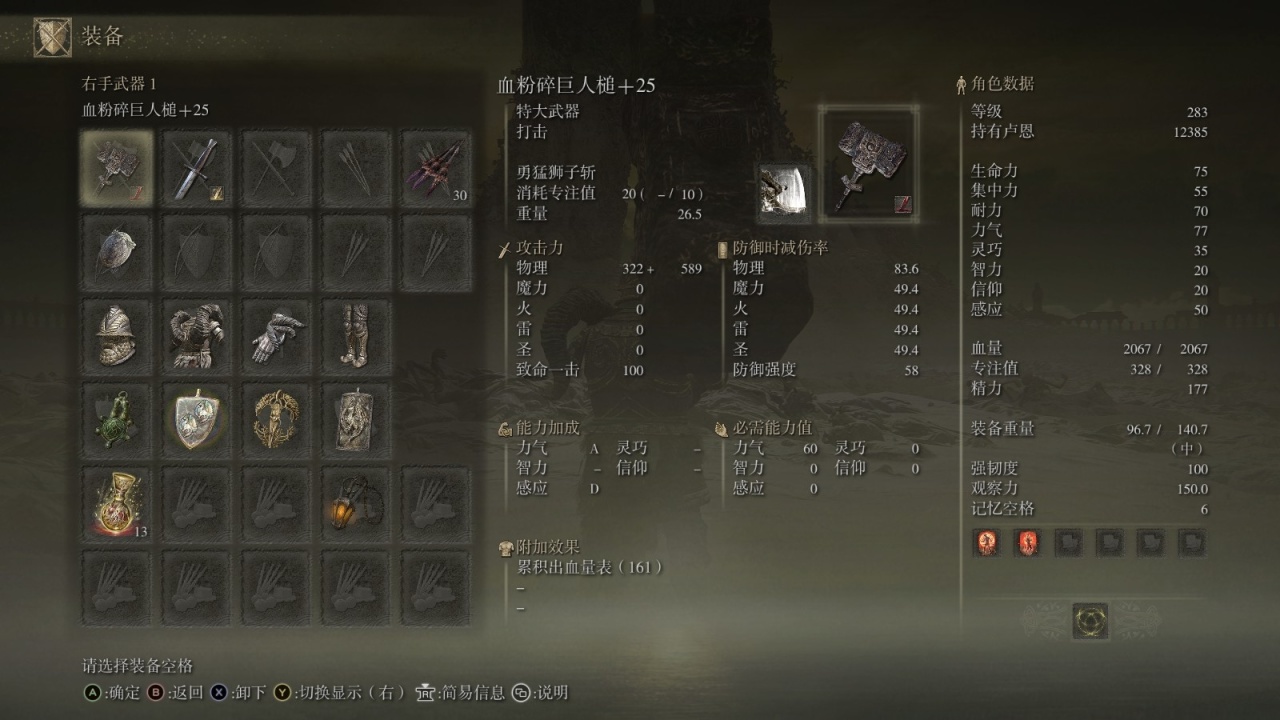This screenshot has width=1280, height=720.
Task: Select the horned chest armor slot
Action: click(x=196, y=336)
